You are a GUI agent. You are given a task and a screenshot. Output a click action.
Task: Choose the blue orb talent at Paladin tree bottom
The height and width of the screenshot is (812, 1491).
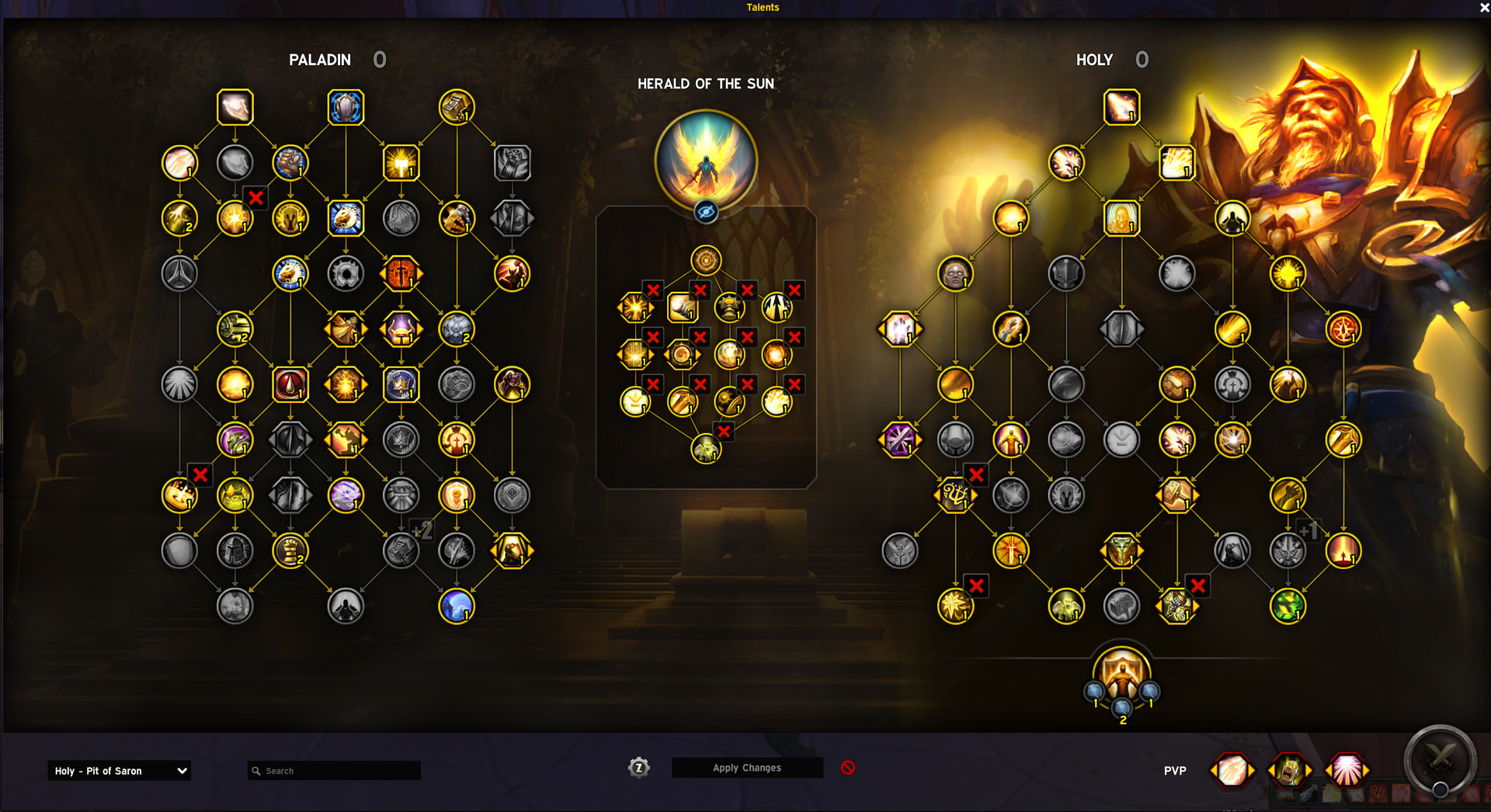[x=457, y=606]
